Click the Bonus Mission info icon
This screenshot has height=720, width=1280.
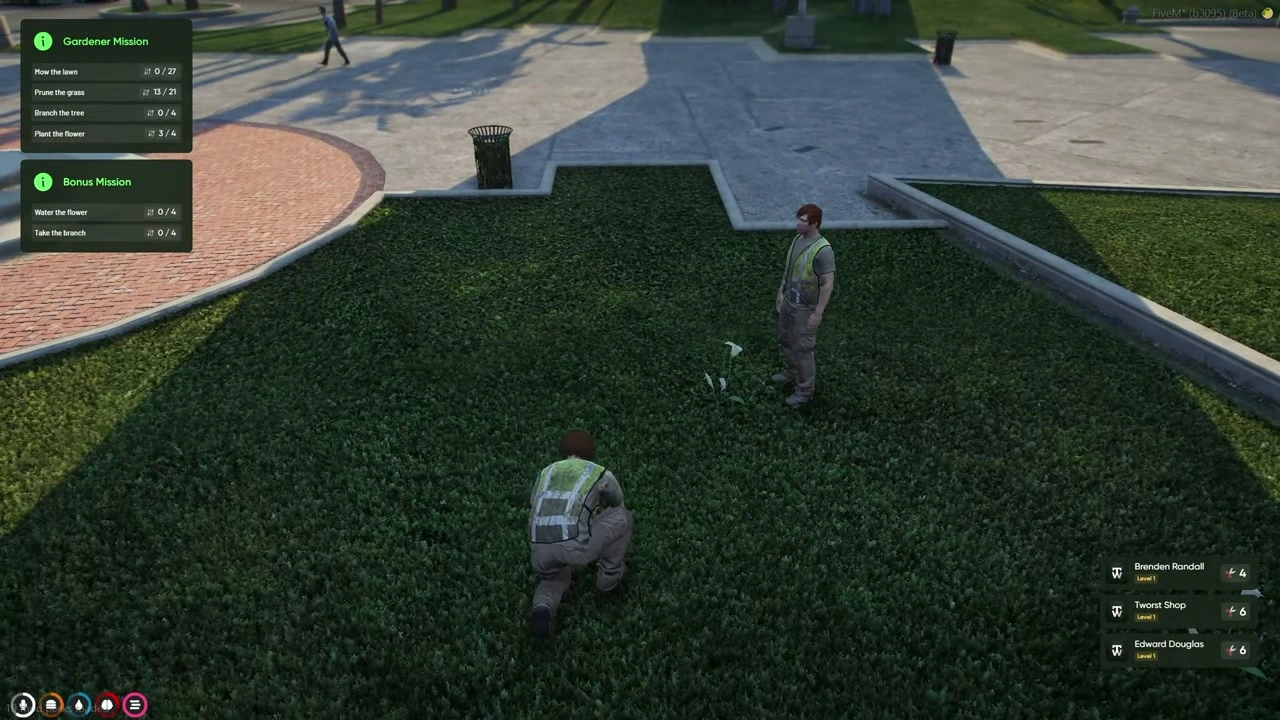(x=43, y=182)
